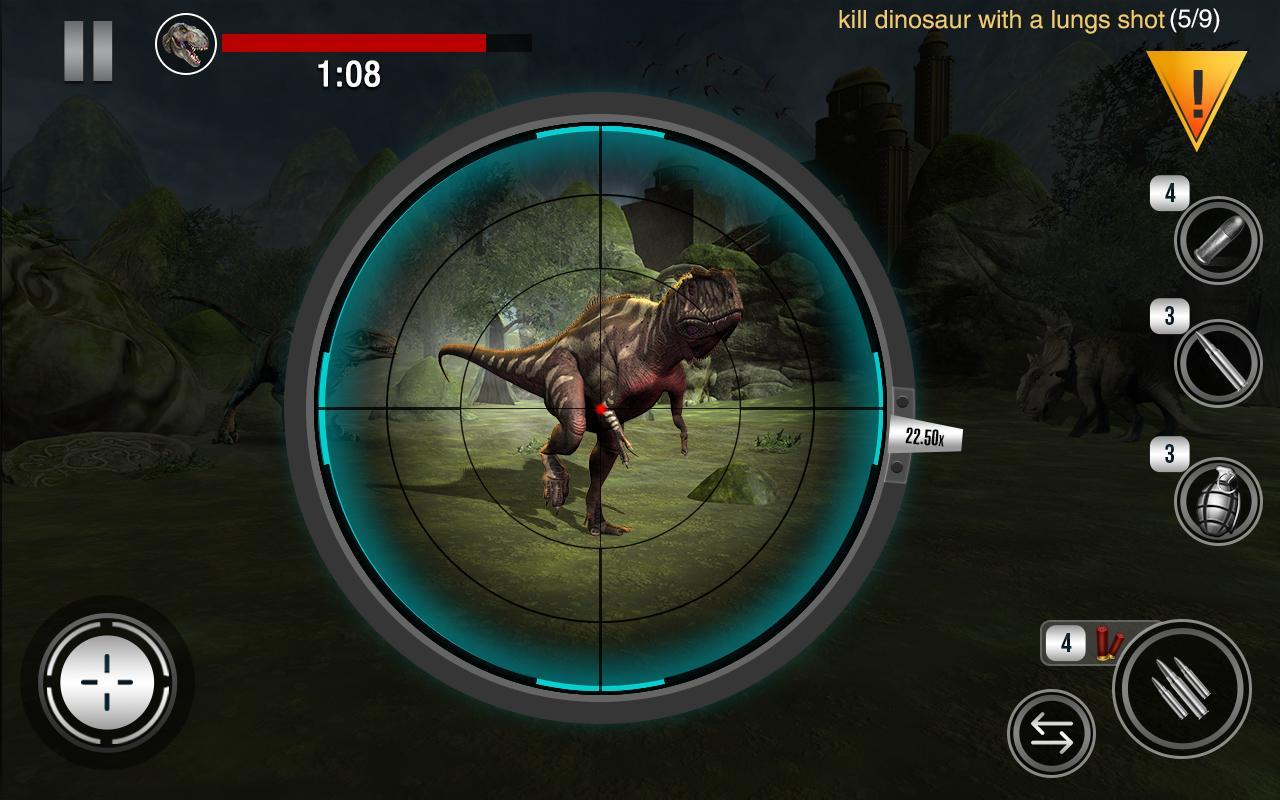Tap the grenade count badge showing 3
The height and width of the screenshot is (800, 1280).
point(1168,452)
